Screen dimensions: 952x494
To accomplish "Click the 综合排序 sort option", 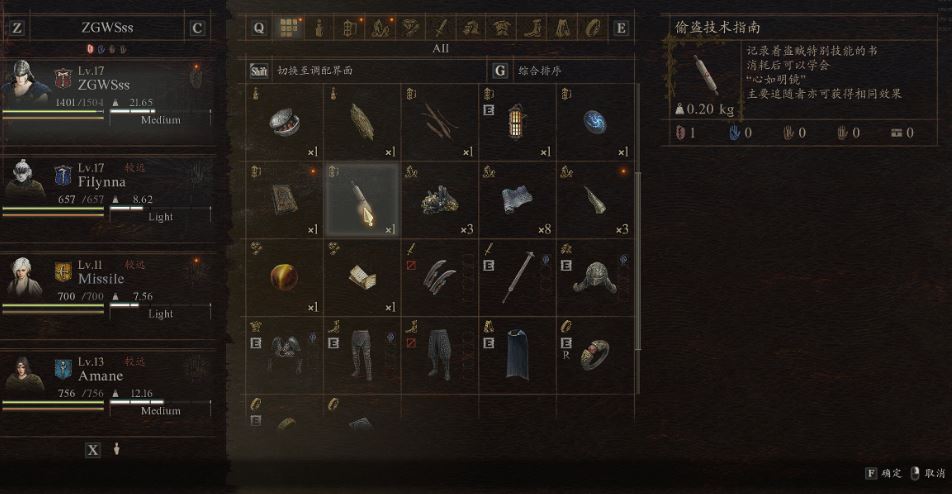I will click(540, 71).
